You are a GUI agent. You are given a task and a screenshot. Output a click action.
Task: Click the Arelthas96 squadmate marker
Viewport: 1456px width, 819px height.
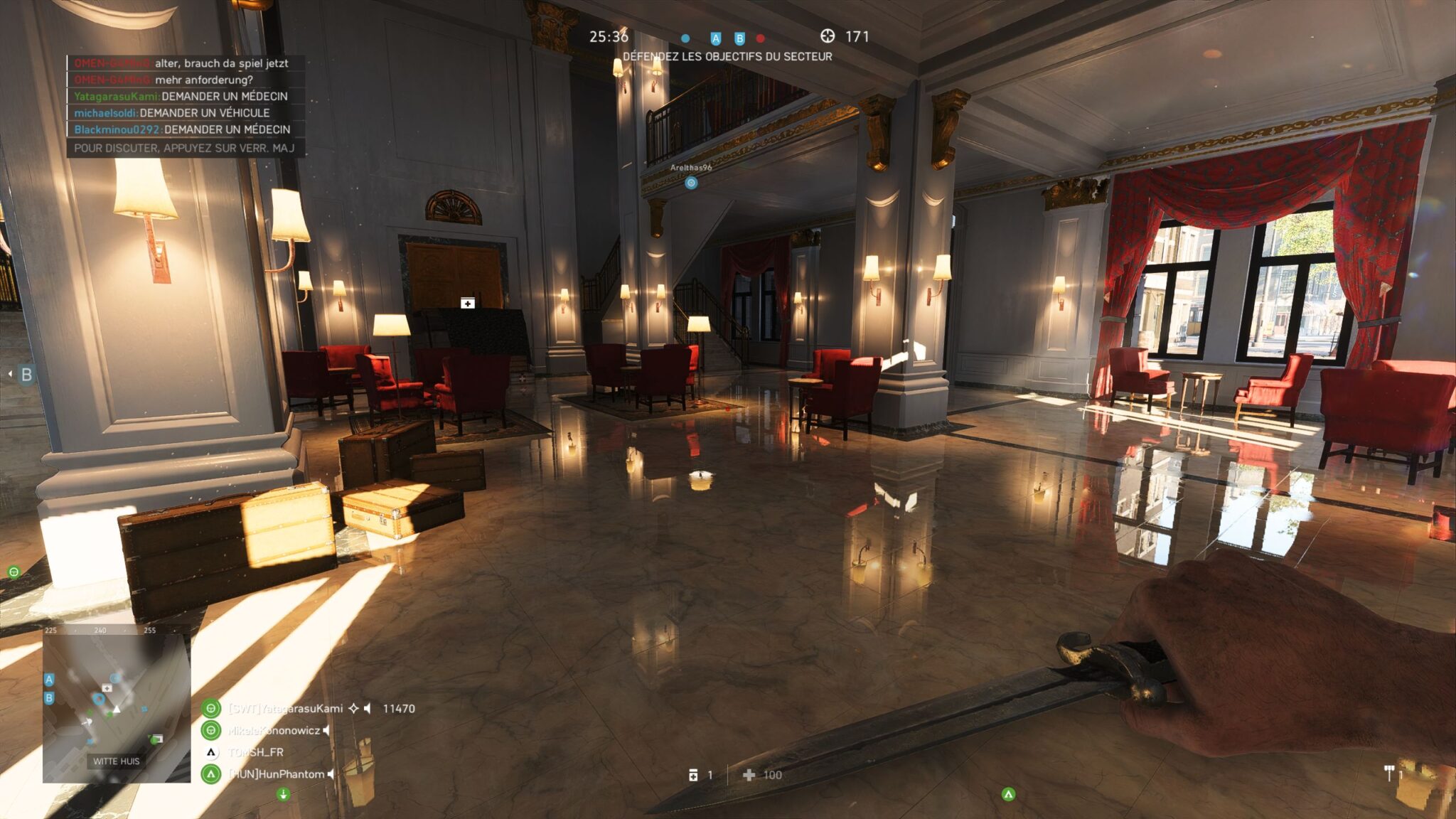(690, 182)
